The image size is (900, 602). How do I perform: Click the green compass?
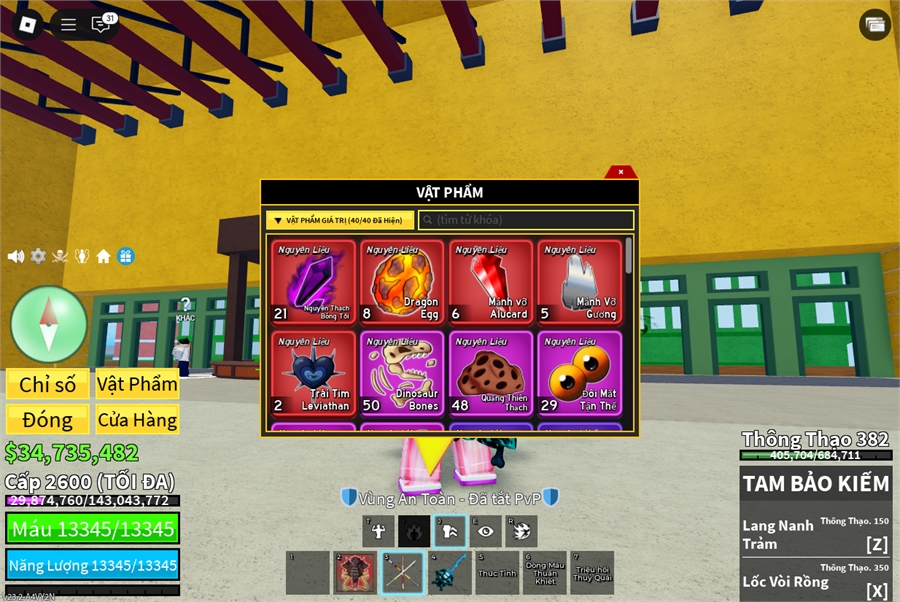tap(49, 324)
